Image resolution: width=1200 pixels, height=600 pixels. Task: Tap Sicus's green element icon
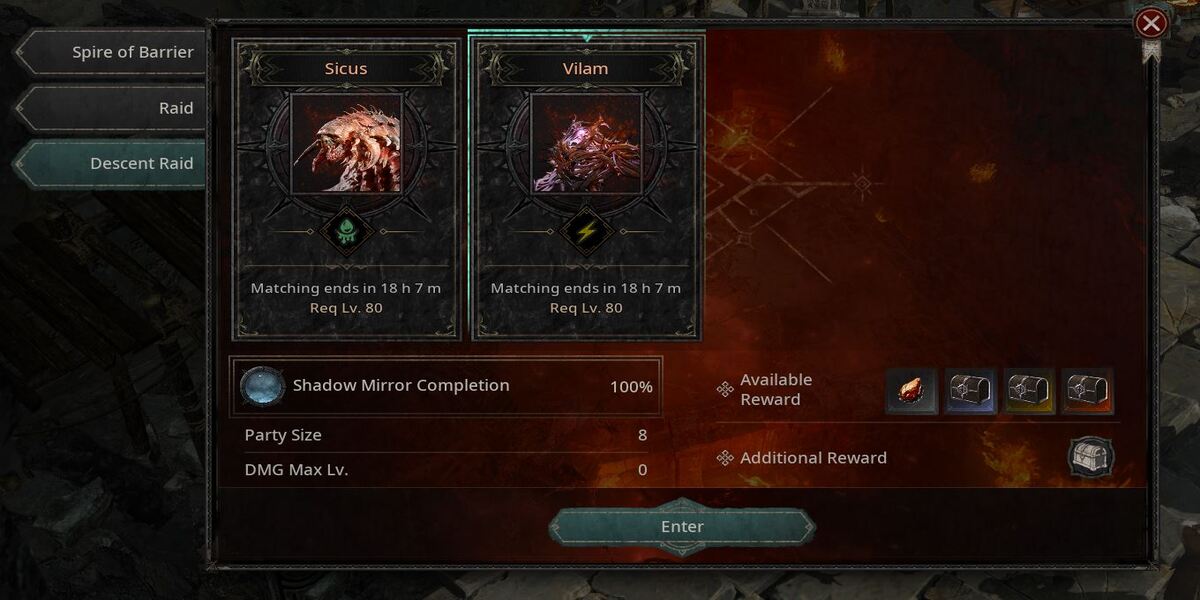(346, 232)
